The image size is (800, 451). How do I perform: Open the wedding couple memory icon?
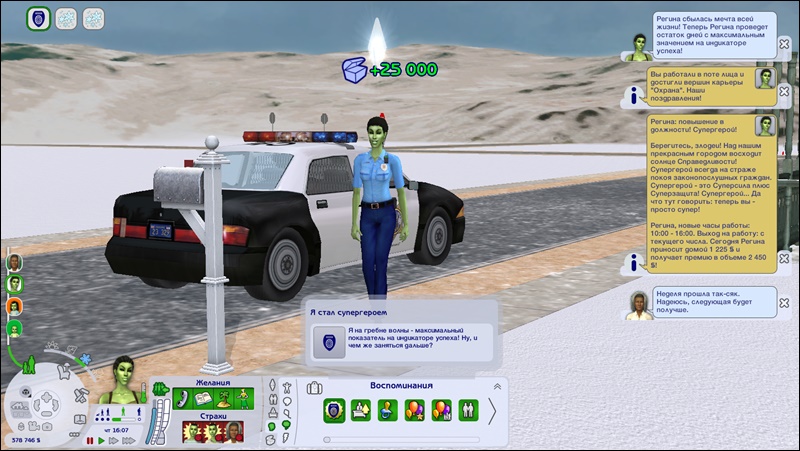coord(468,410)
